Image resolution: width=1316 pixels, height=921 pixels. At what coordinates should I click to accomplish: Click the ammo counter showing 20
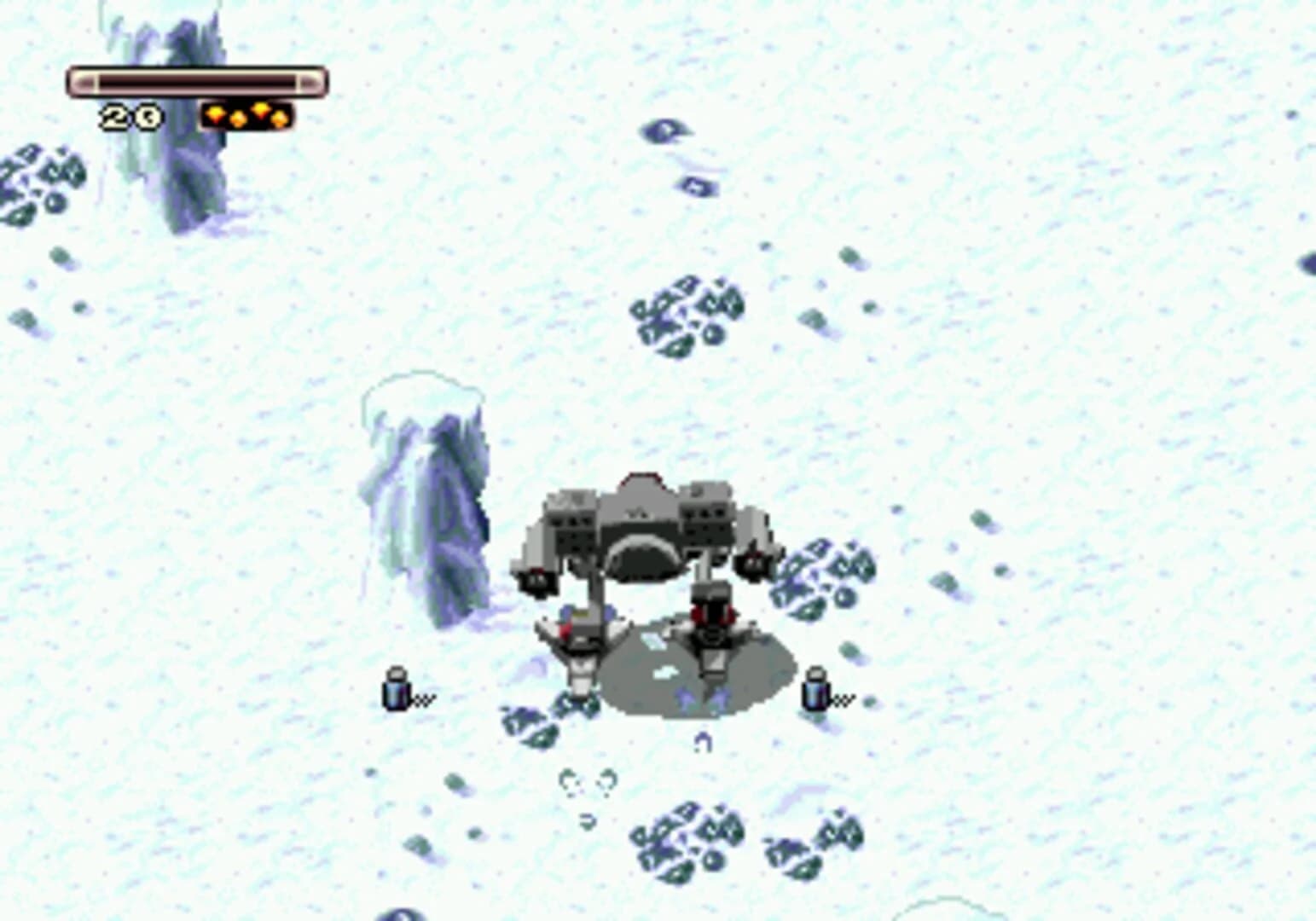click(130, 115)
